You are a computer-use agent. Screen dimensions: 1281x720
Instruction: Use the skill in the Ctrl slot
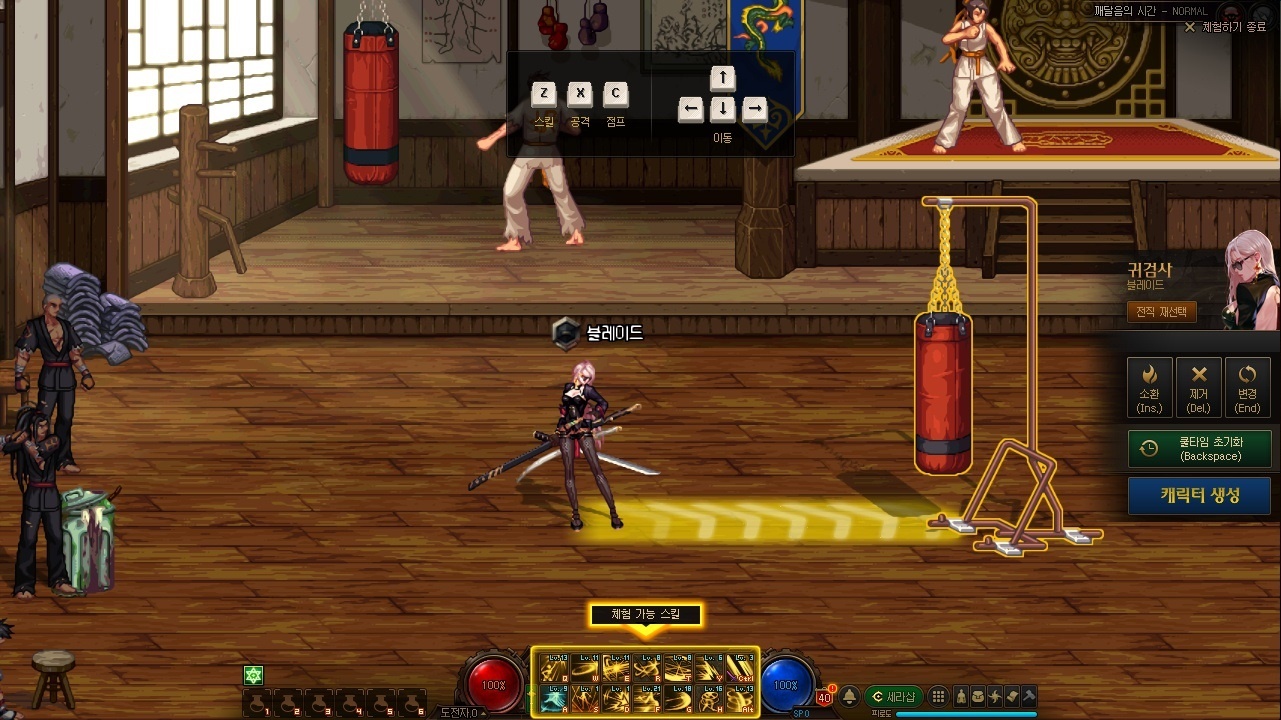coord(741,668)
